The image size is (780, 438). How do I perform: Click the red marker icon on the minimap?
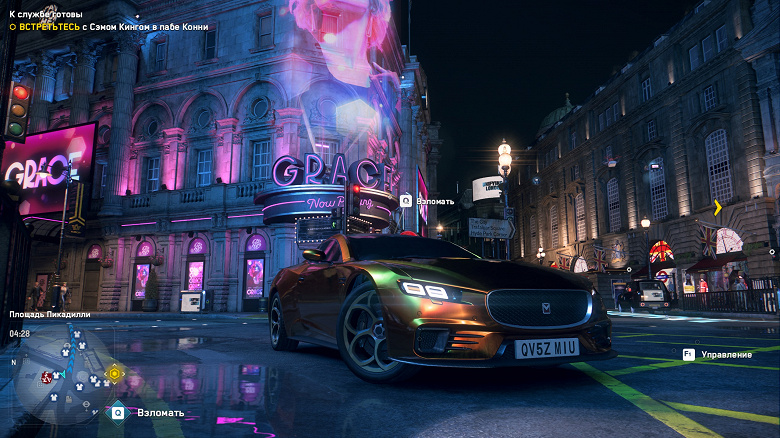click(47, 377)
